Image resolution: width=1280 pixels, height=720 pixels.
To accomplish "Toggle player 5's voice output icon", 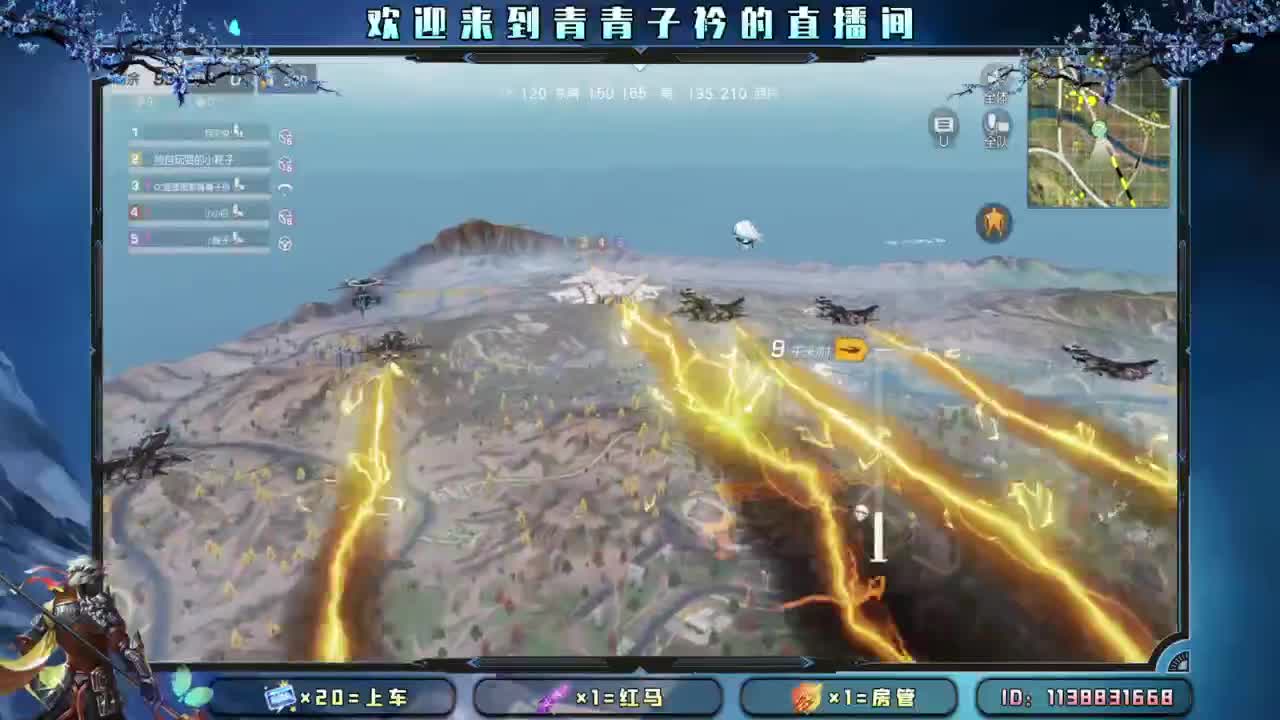I will coord(284,239).
